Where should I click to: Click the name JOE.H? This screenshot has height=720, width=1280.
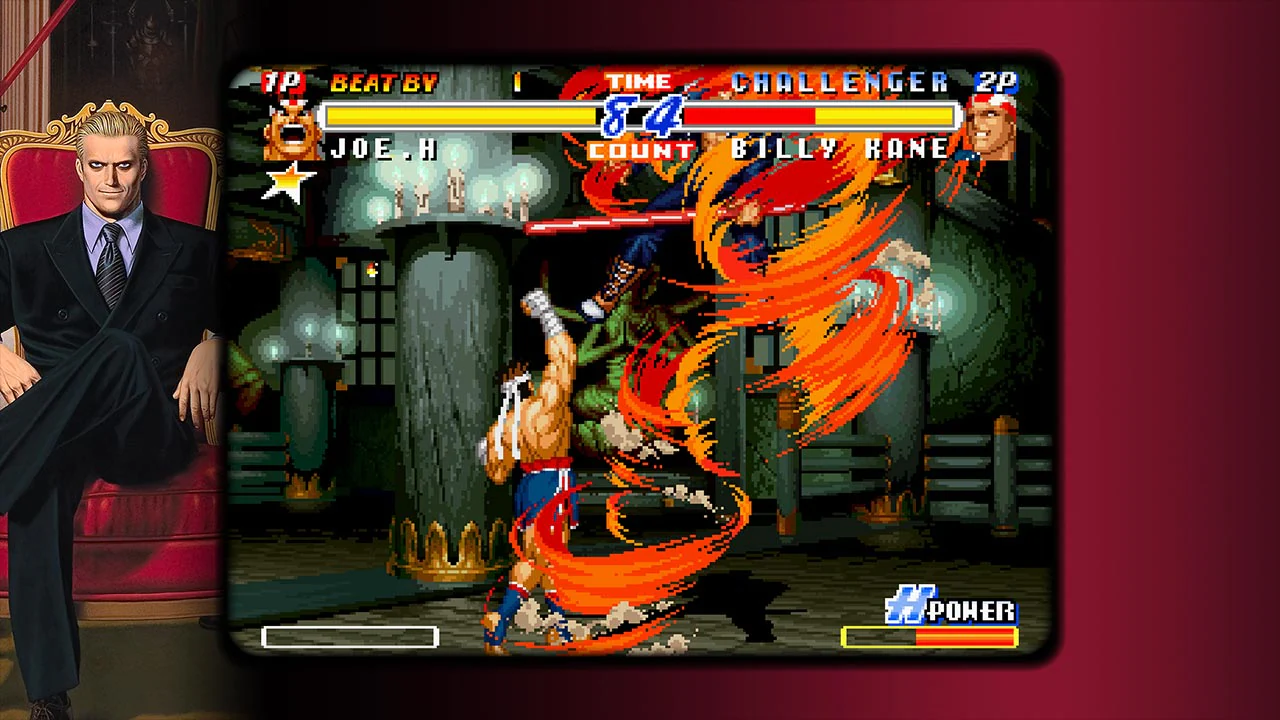384,149
